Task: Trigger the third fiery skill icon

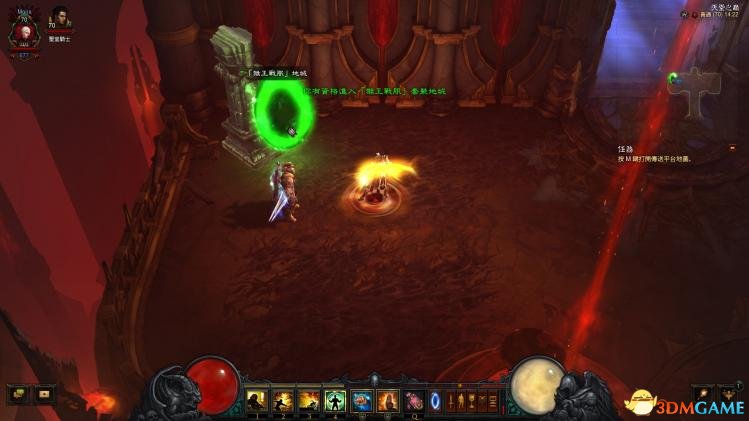Action: (309, 401)
